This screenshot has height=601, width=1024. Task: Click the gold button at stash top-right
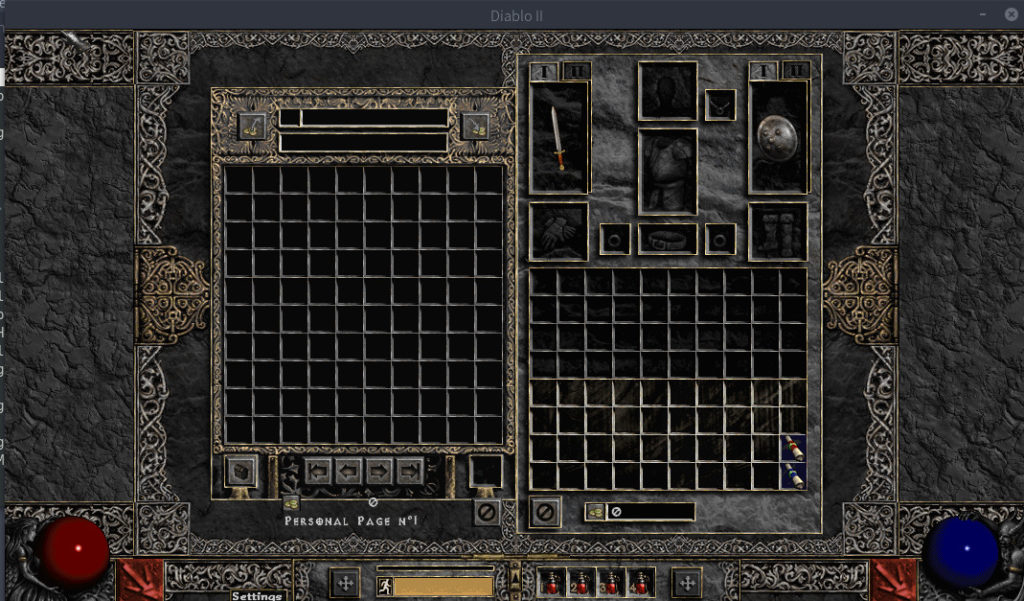tap(476, 127)
